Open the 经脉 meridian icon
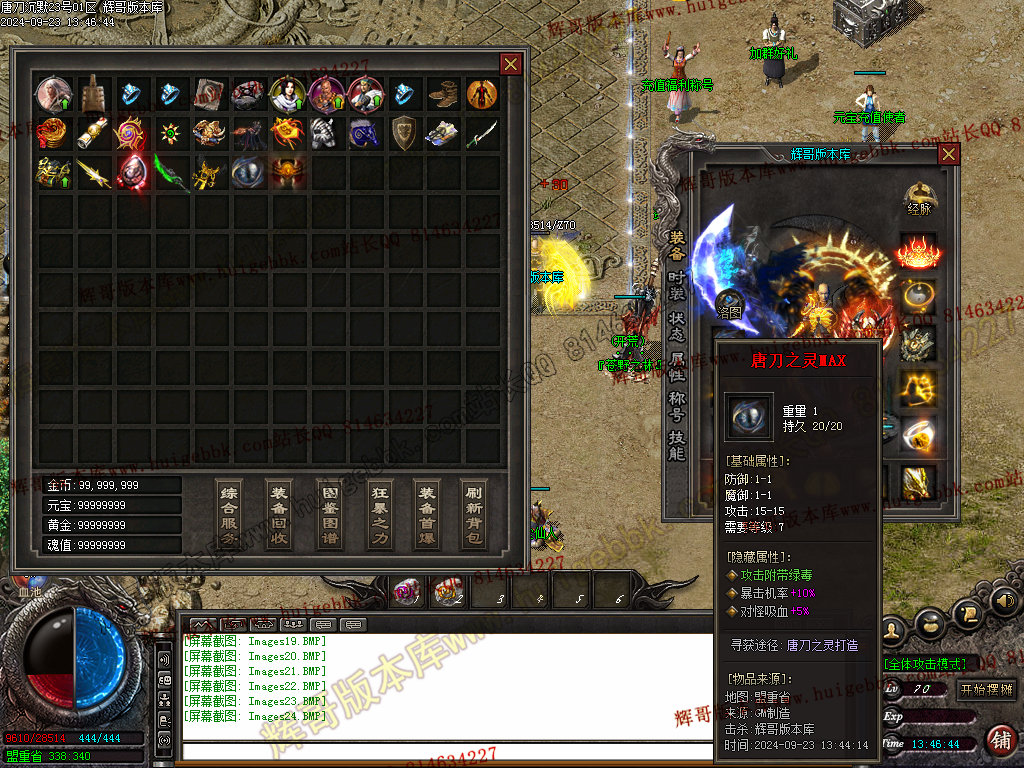1024x768 pixels. point(918,198)
